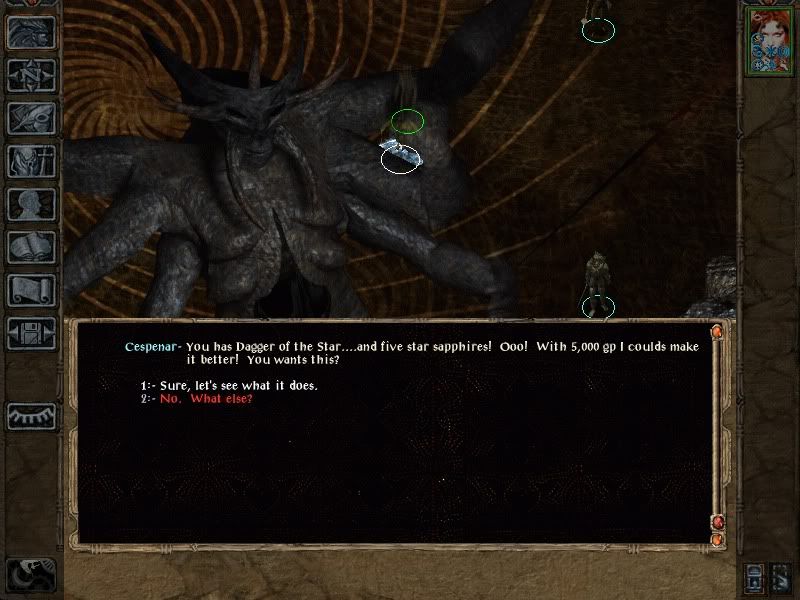Select the red-haired character portrait
The width and height of the screenshot is (800, 600).
pyautogui.click(x=768, y=41)
